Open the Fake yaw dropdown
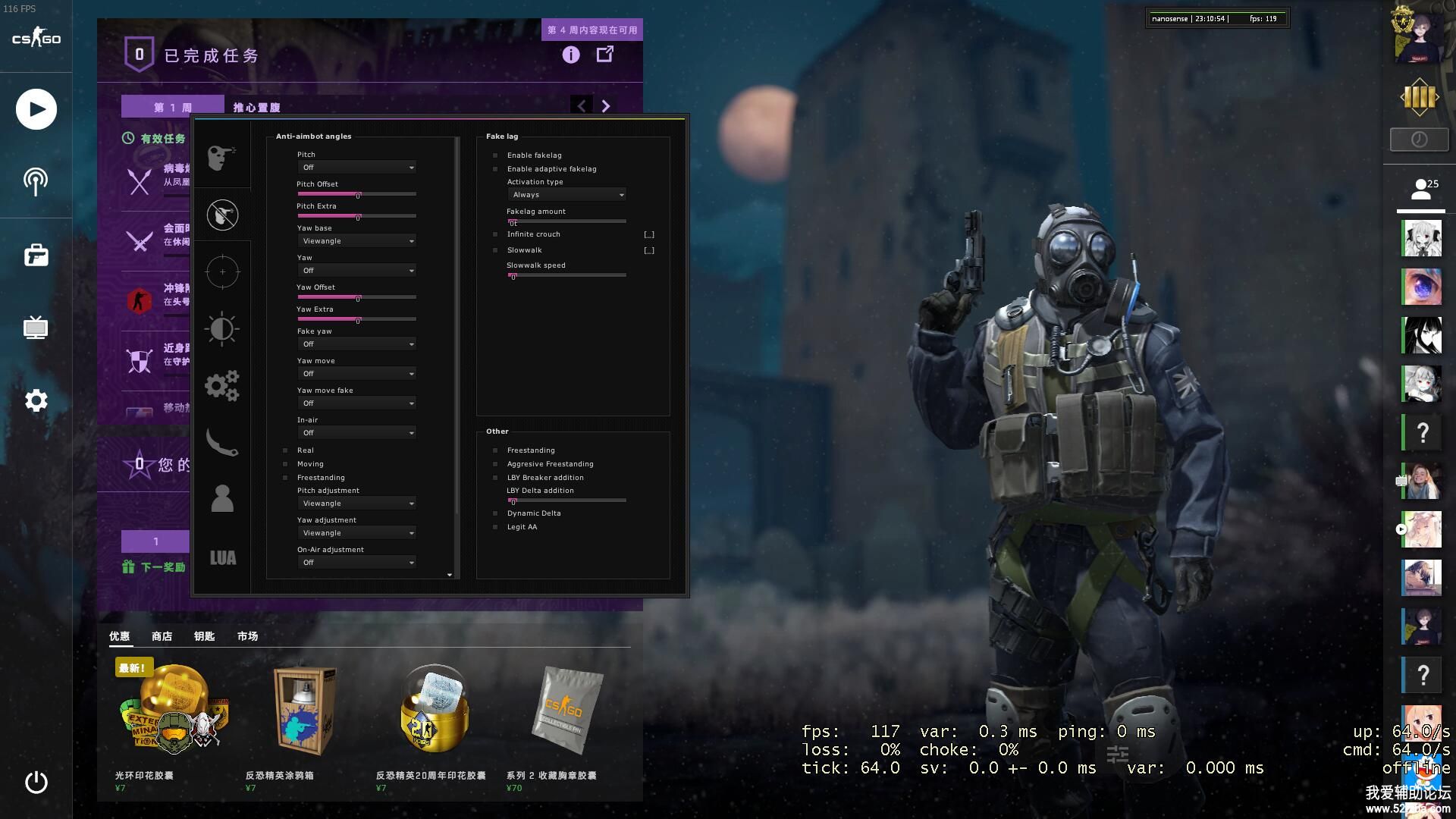1456x819 pixels. (356, 344)
